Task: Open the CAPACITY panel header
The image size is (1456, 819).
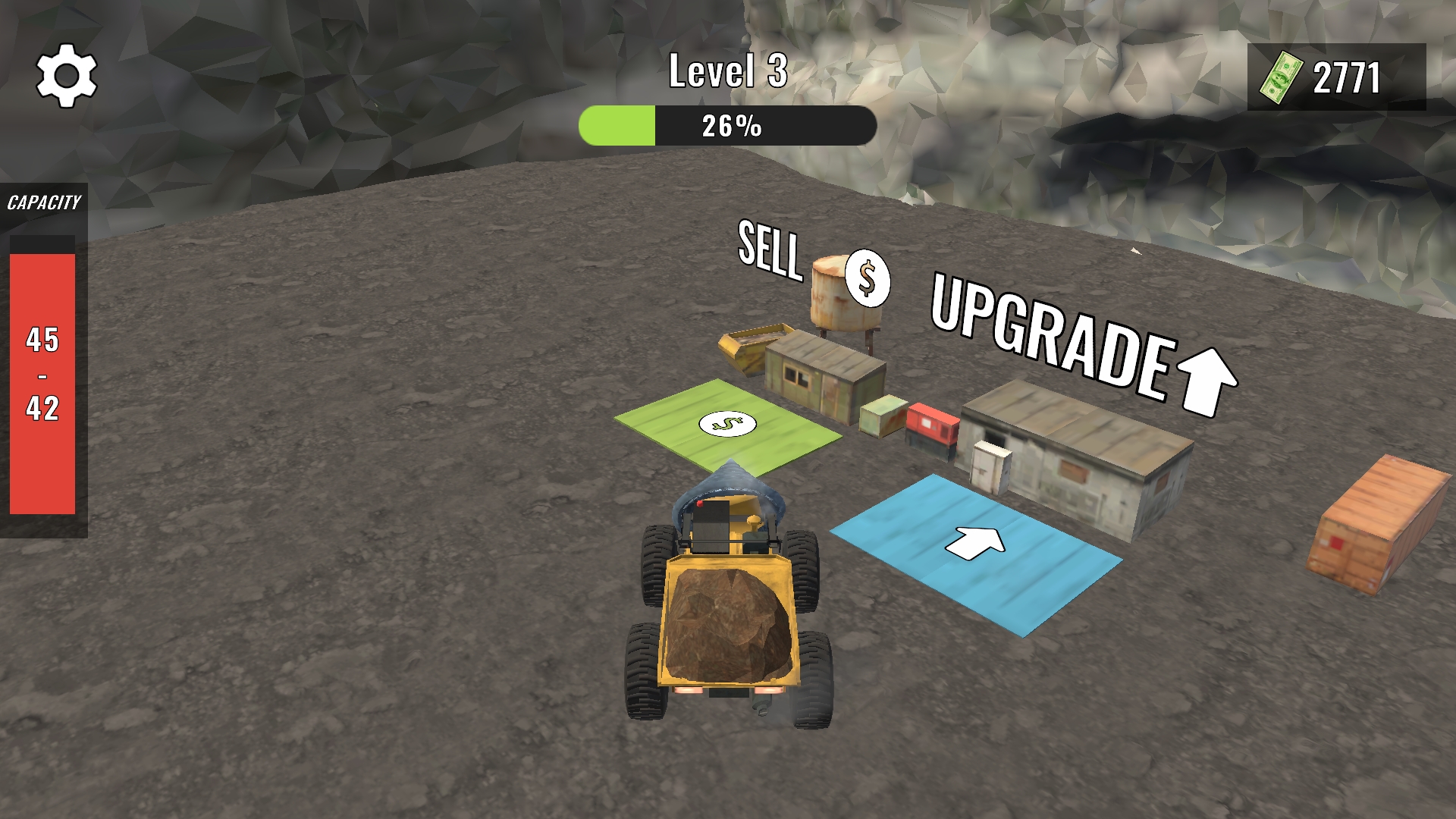Action: click(43, 202)
